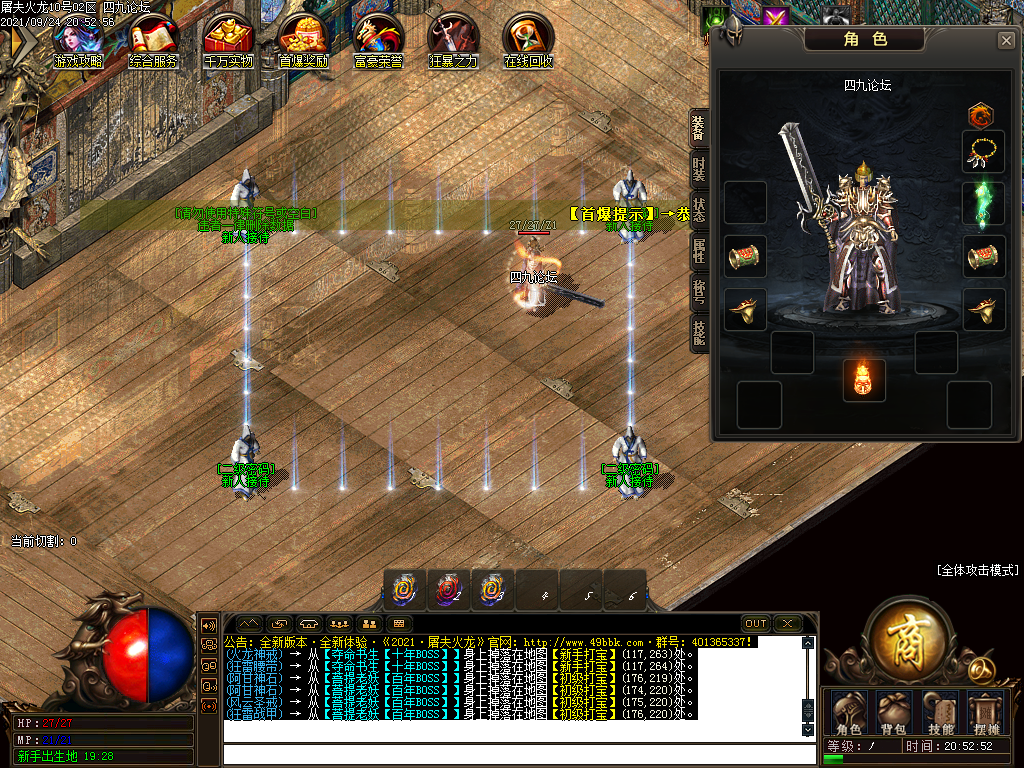1024x768 pixels.
Task: Open the 摆摊 stall button
Action: coord(985,711)
